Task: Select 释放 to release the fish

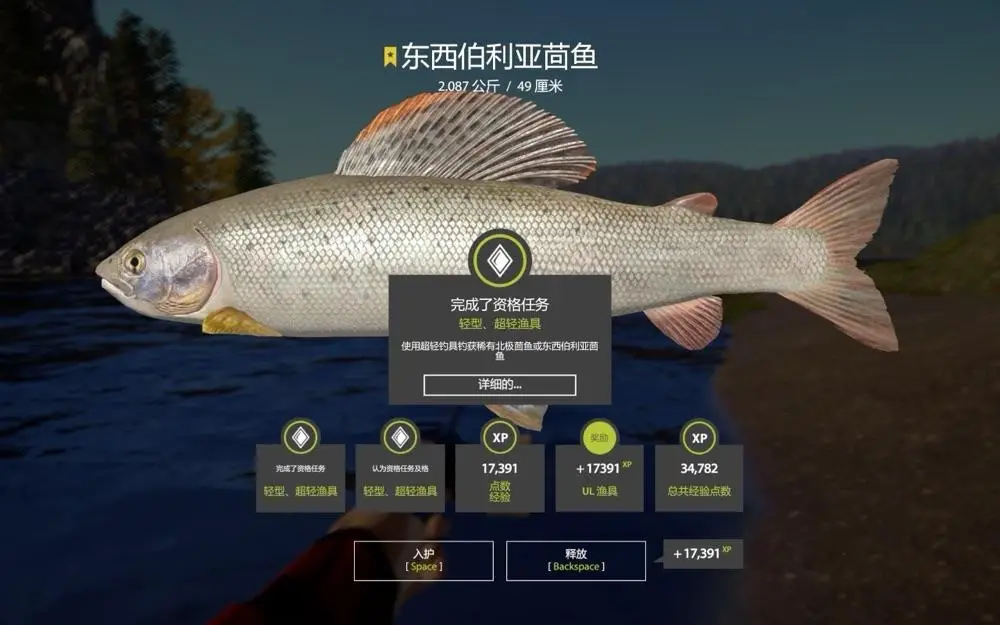Action: click(575, 560)
